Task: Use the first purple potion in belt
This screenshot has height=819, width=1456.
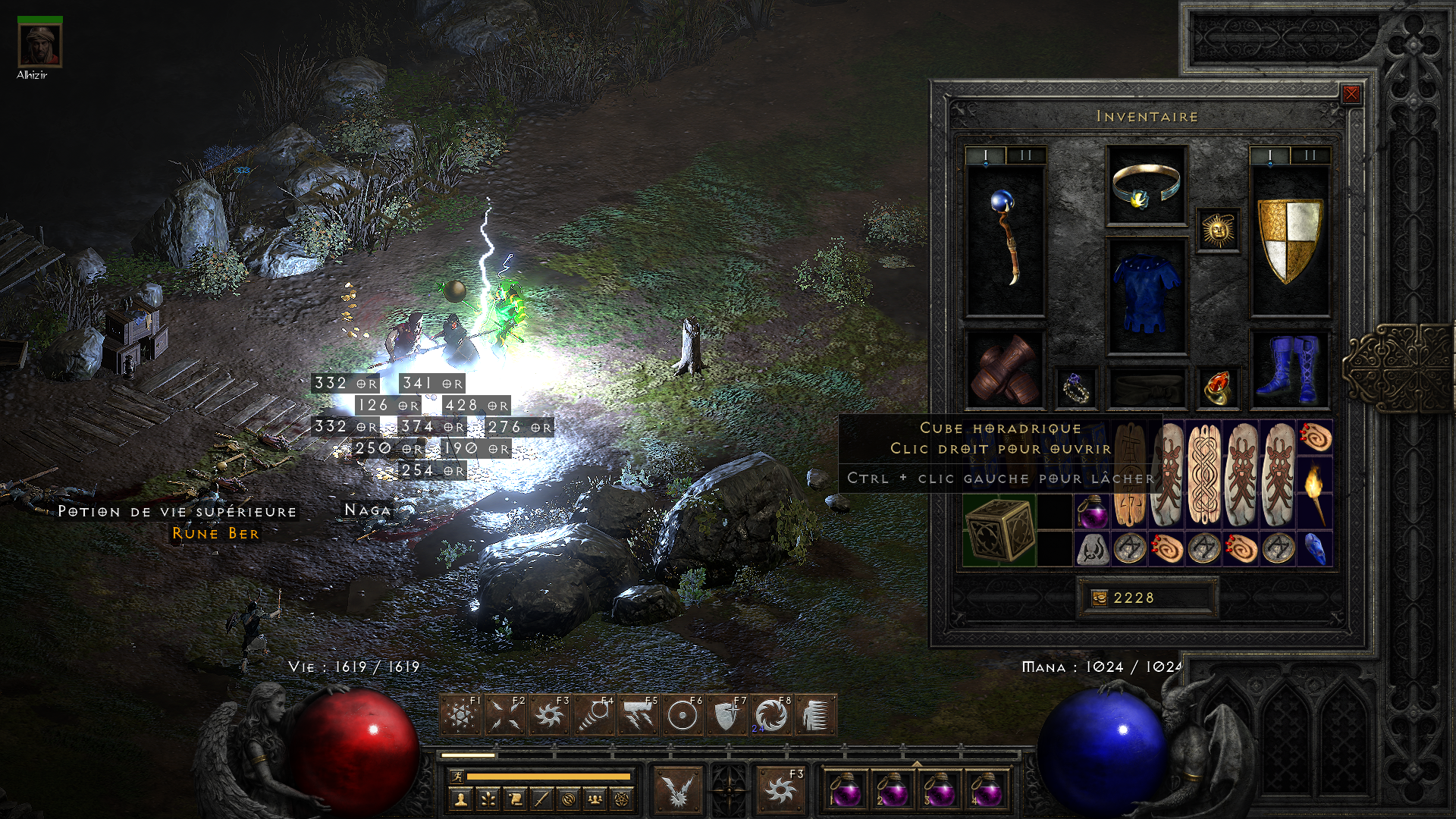Action: tap(846, 790)
